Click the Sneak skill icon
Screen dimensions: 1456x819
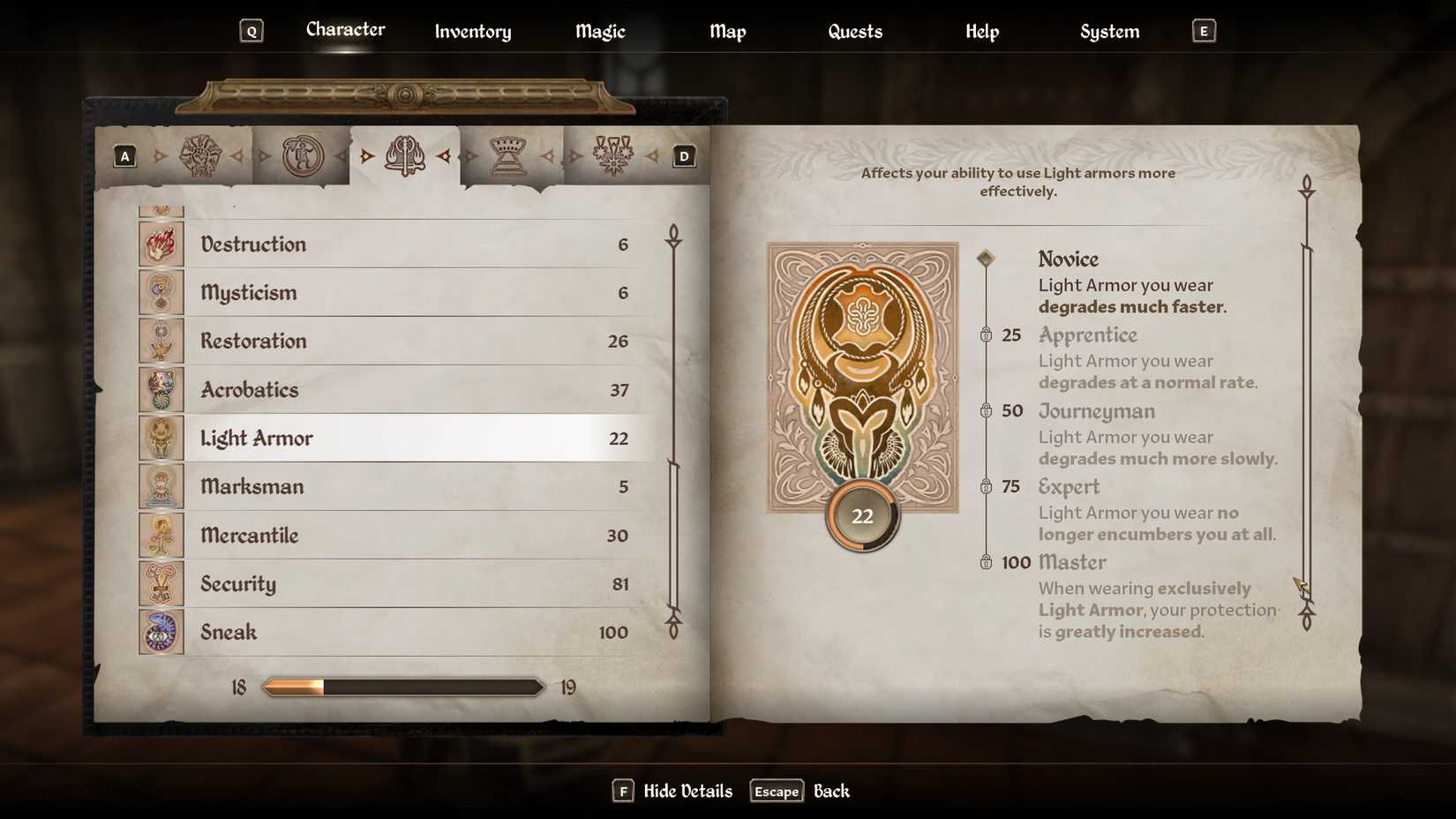click(x=161, y=632)
